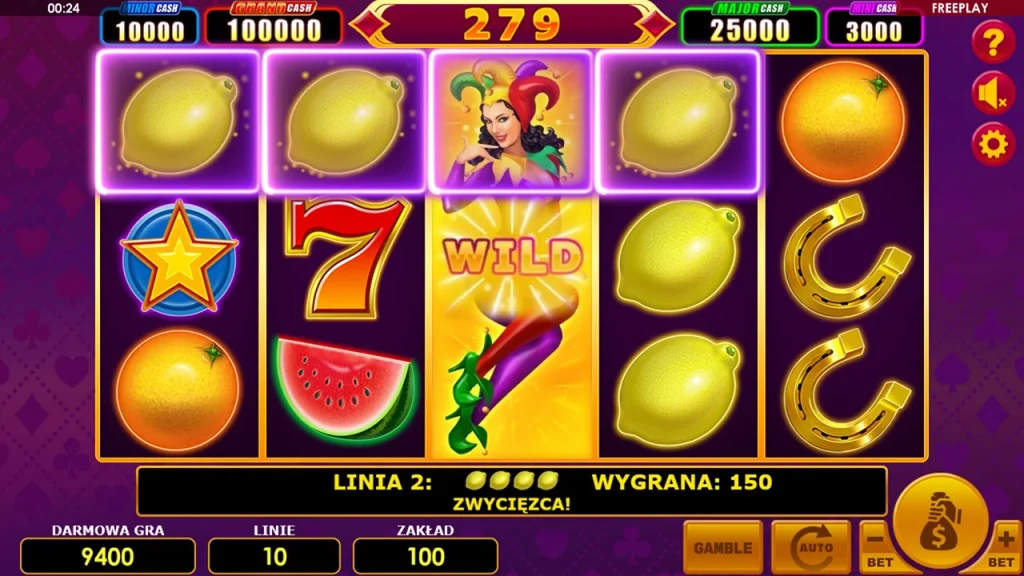
Task: Open the question mark help screen
Action: pos(993,43)
